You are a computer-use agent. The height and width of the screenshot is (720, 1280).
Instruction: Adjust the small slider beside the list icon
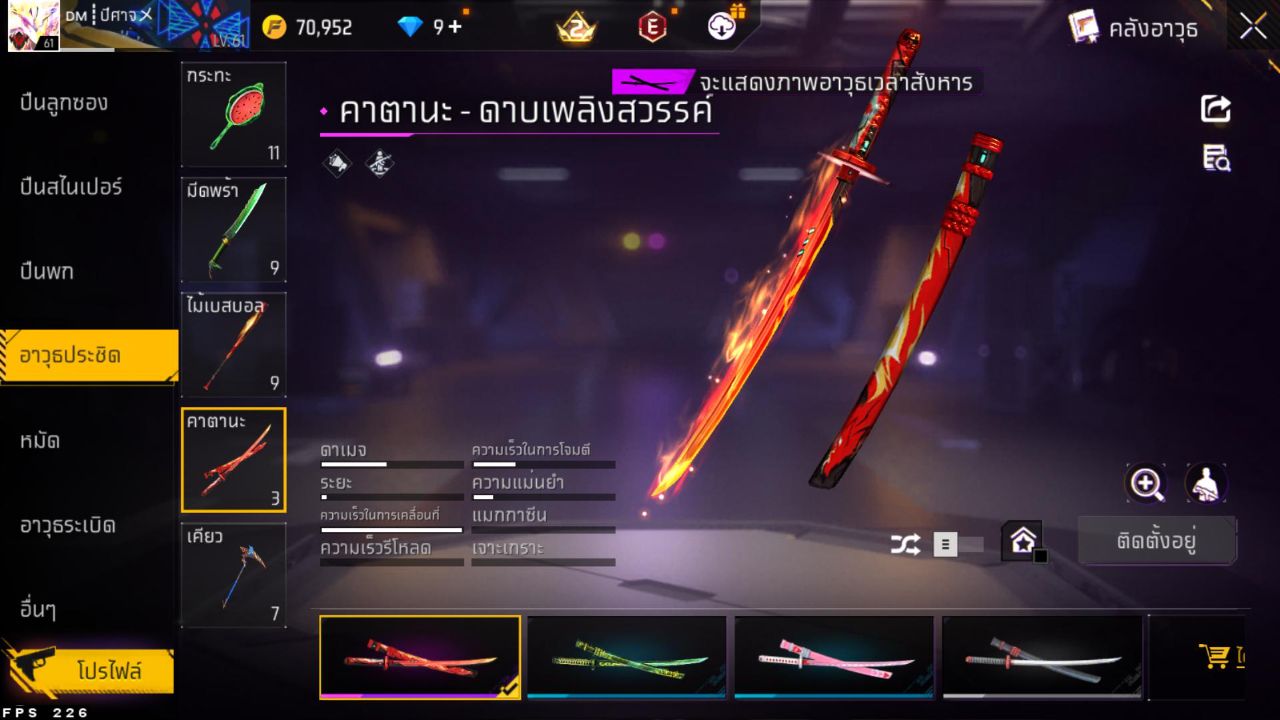click(x=972, y=544)
